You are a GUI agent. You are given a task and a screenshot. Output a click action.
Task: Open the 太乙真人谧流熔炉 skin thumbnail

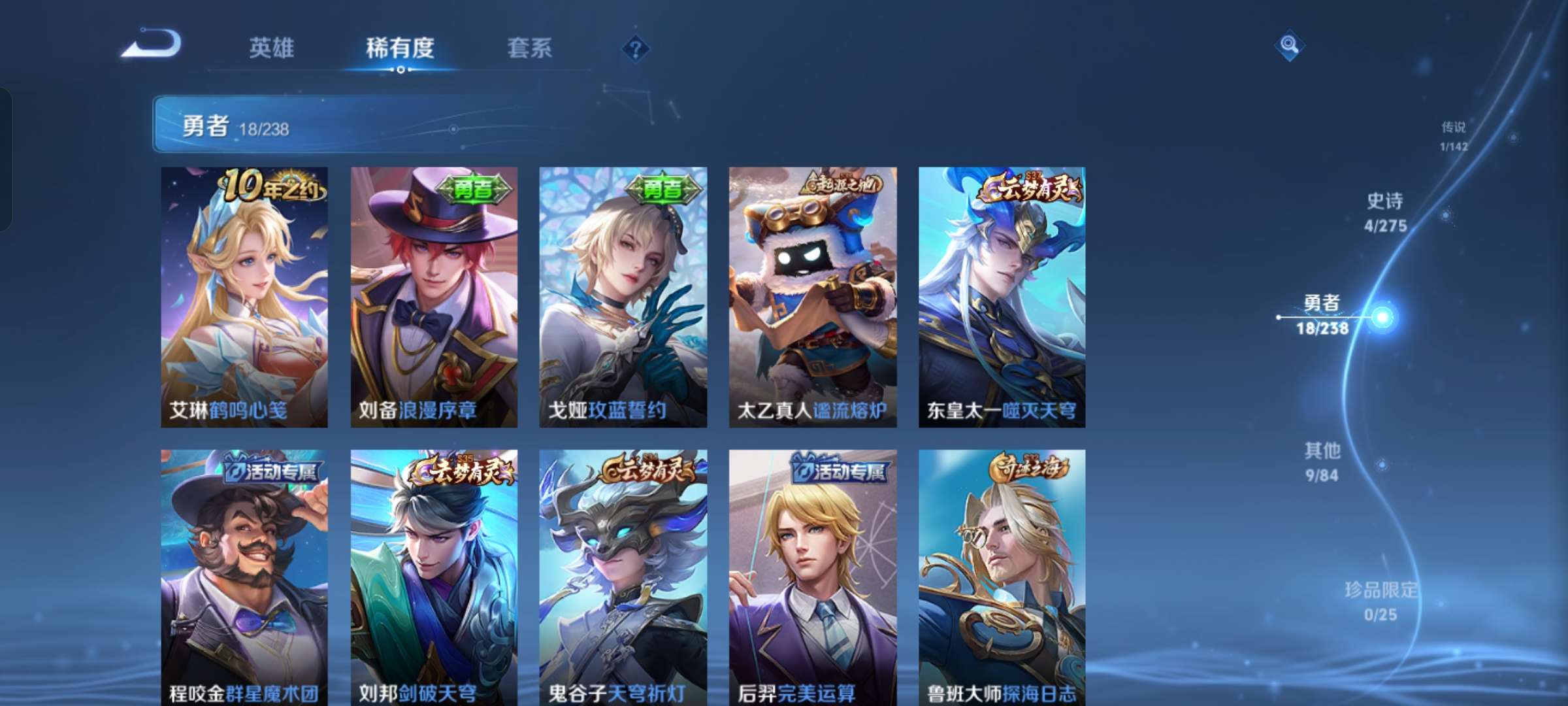point(812,294)
